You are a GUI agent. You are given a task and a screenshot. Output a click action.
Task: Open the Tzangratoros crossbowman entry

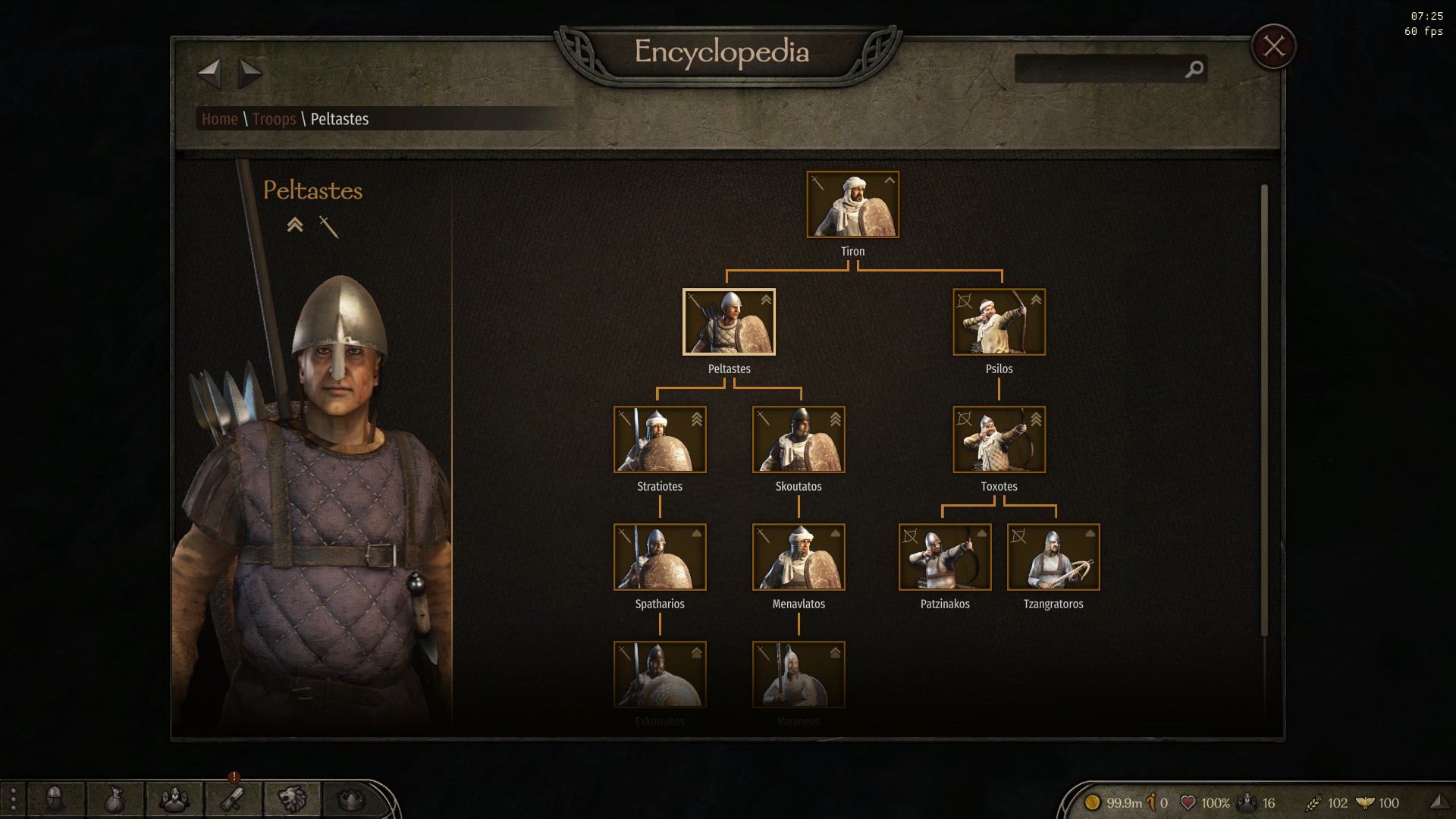(x=1053, y=557)
